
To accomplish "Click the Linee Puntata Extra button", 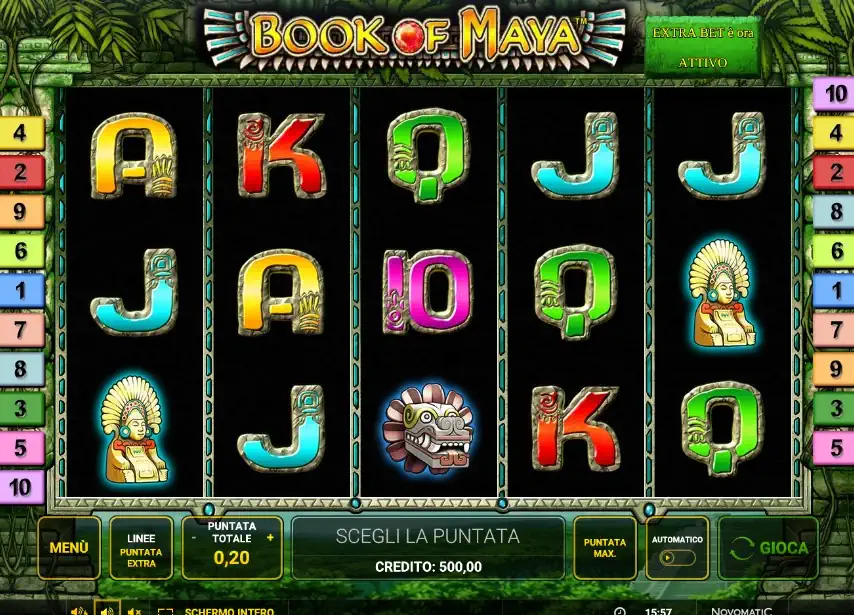I will [x=141, y=547].
